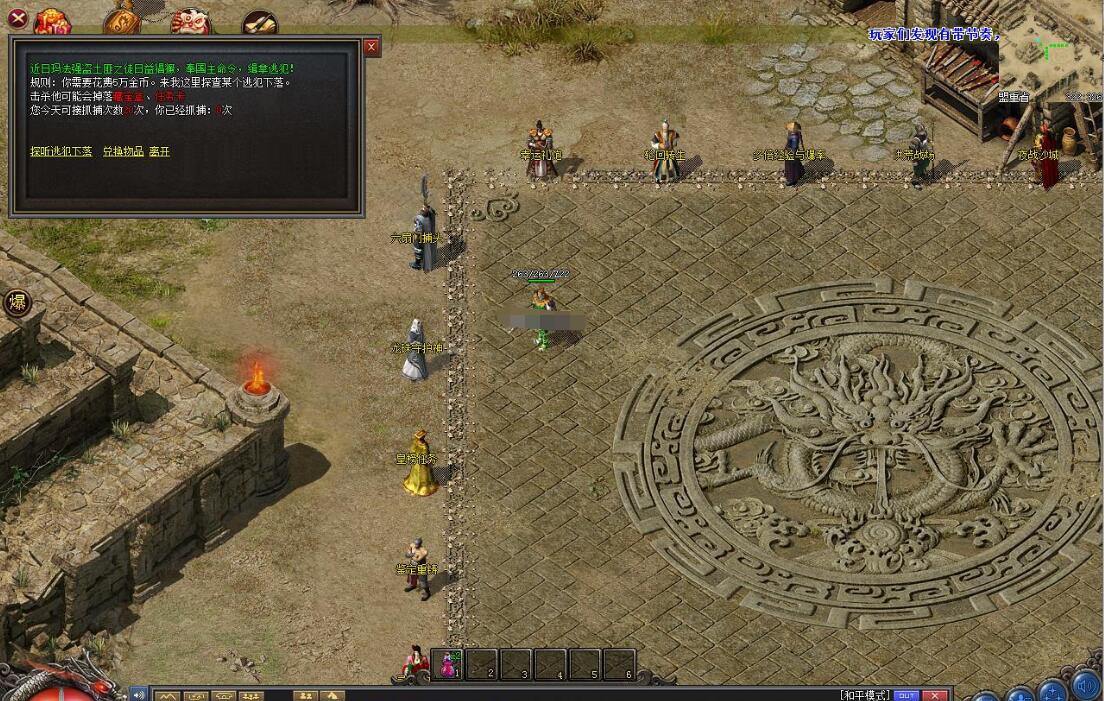
Task: Choose the 探听逃犯下落 dialogue option
Action: [x=61, y=152]
